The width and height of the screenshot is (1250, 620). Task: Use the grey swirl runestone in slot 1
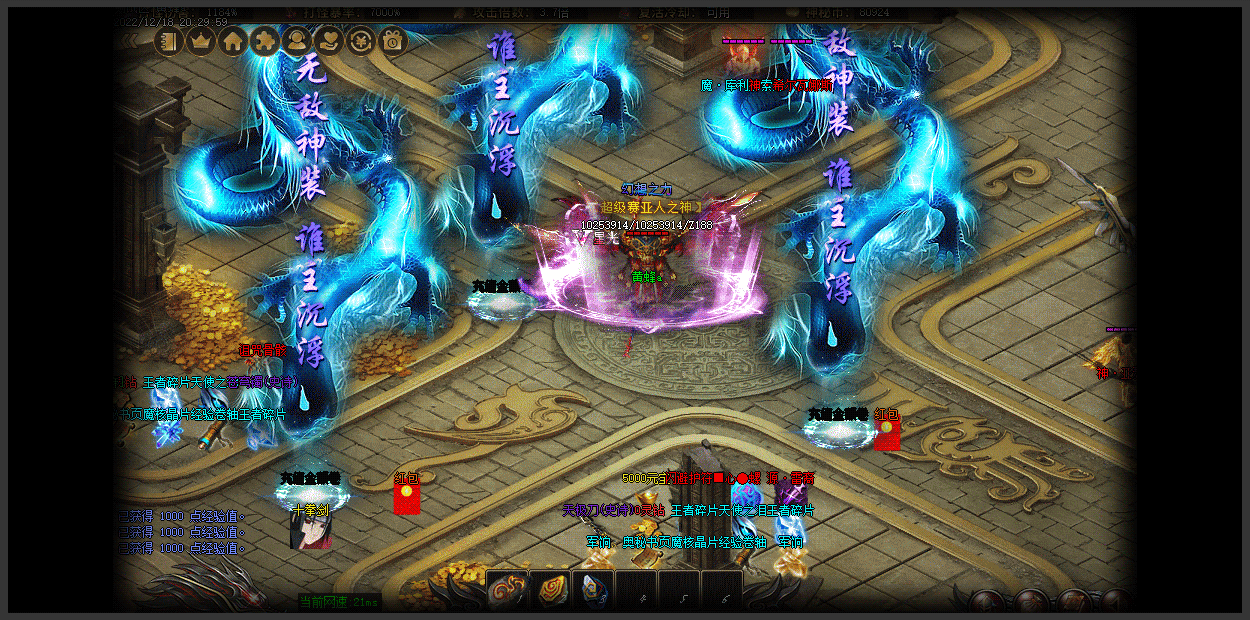[507, 590]
